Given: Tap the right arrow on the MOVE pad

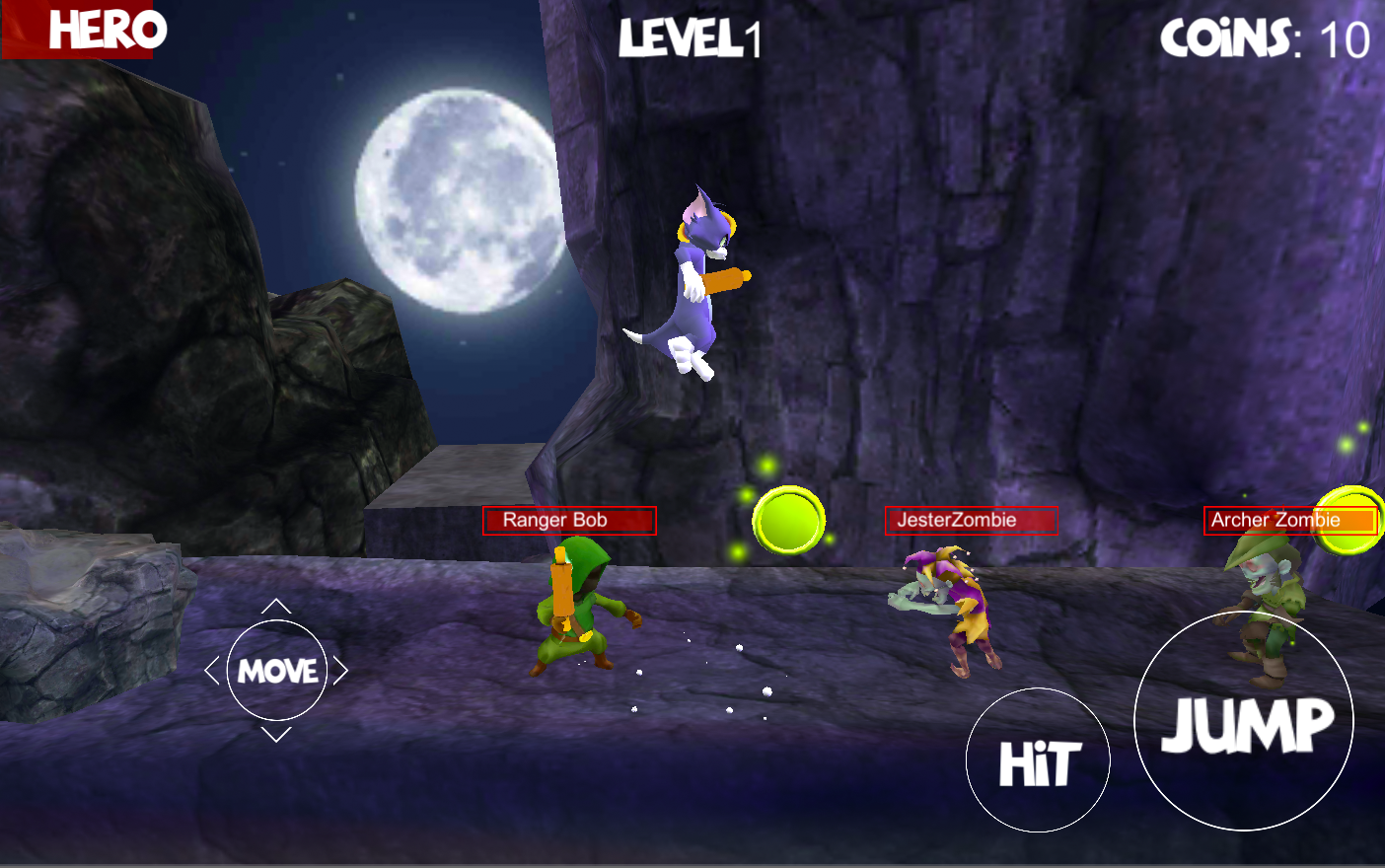Looking at the screenshot, I should tap(339, 670).
